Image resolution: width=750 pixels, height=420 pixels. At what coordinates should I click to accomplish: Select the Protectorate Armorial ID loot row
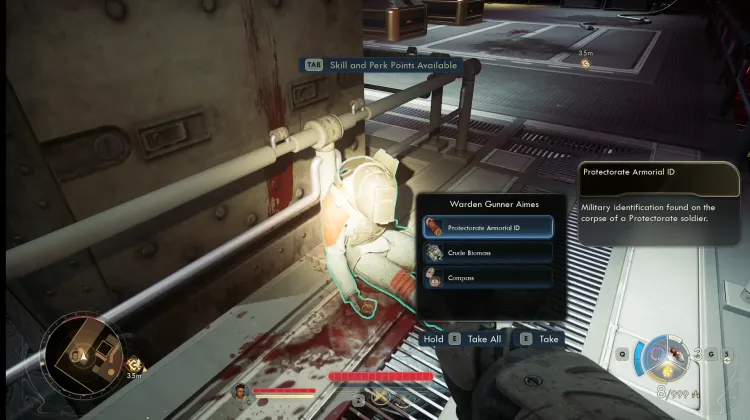point(488,227)
